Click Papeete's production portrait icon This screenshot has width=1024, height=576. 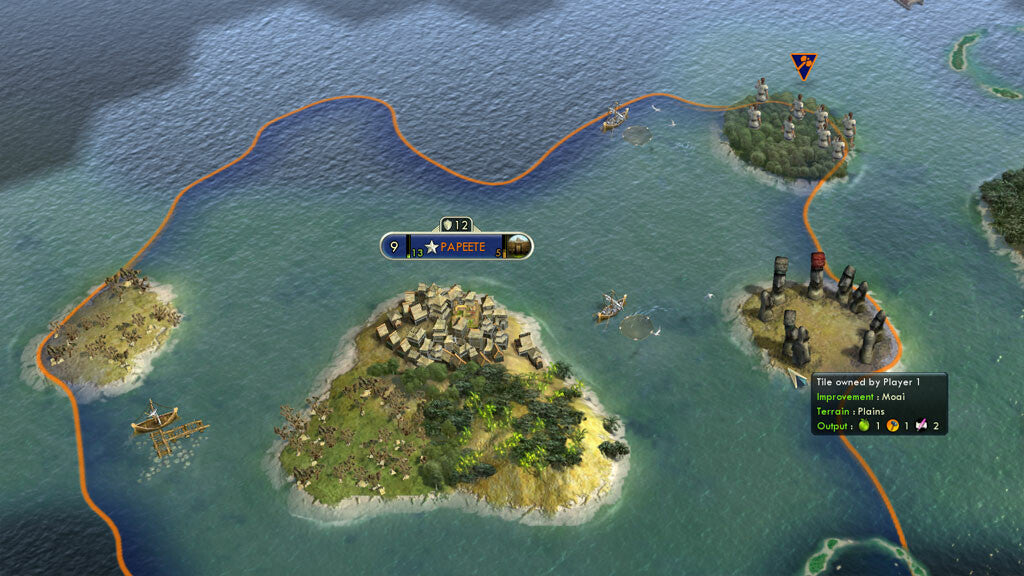518,245
